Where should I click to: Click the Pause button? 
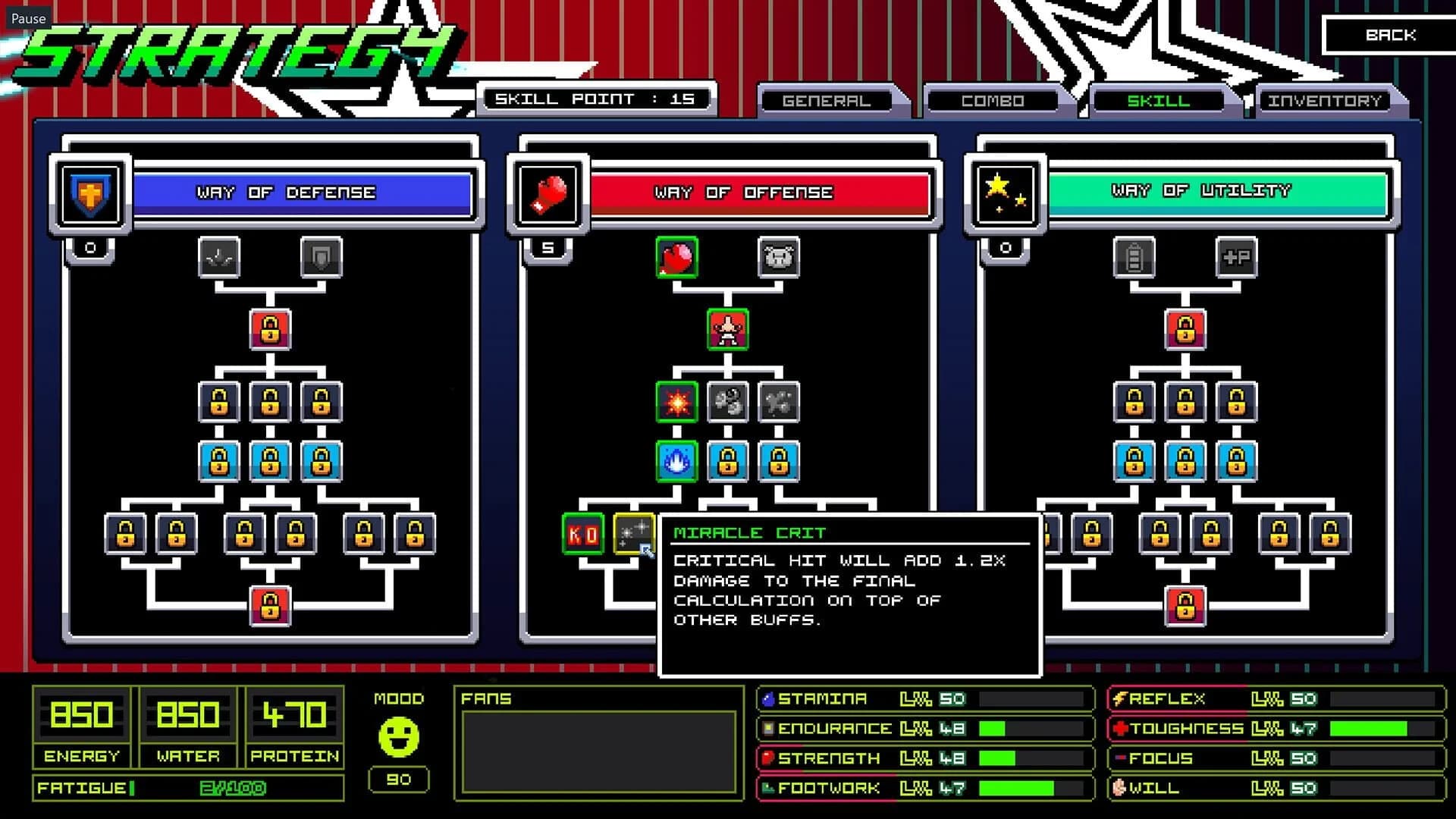(28, 17)
